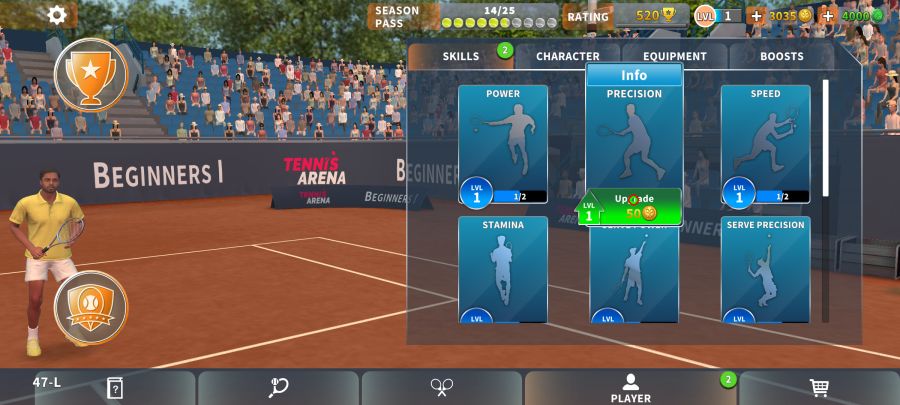Switch to the Skills tab
This screenshot has height=405, width=900.
(x=461, y=57)
